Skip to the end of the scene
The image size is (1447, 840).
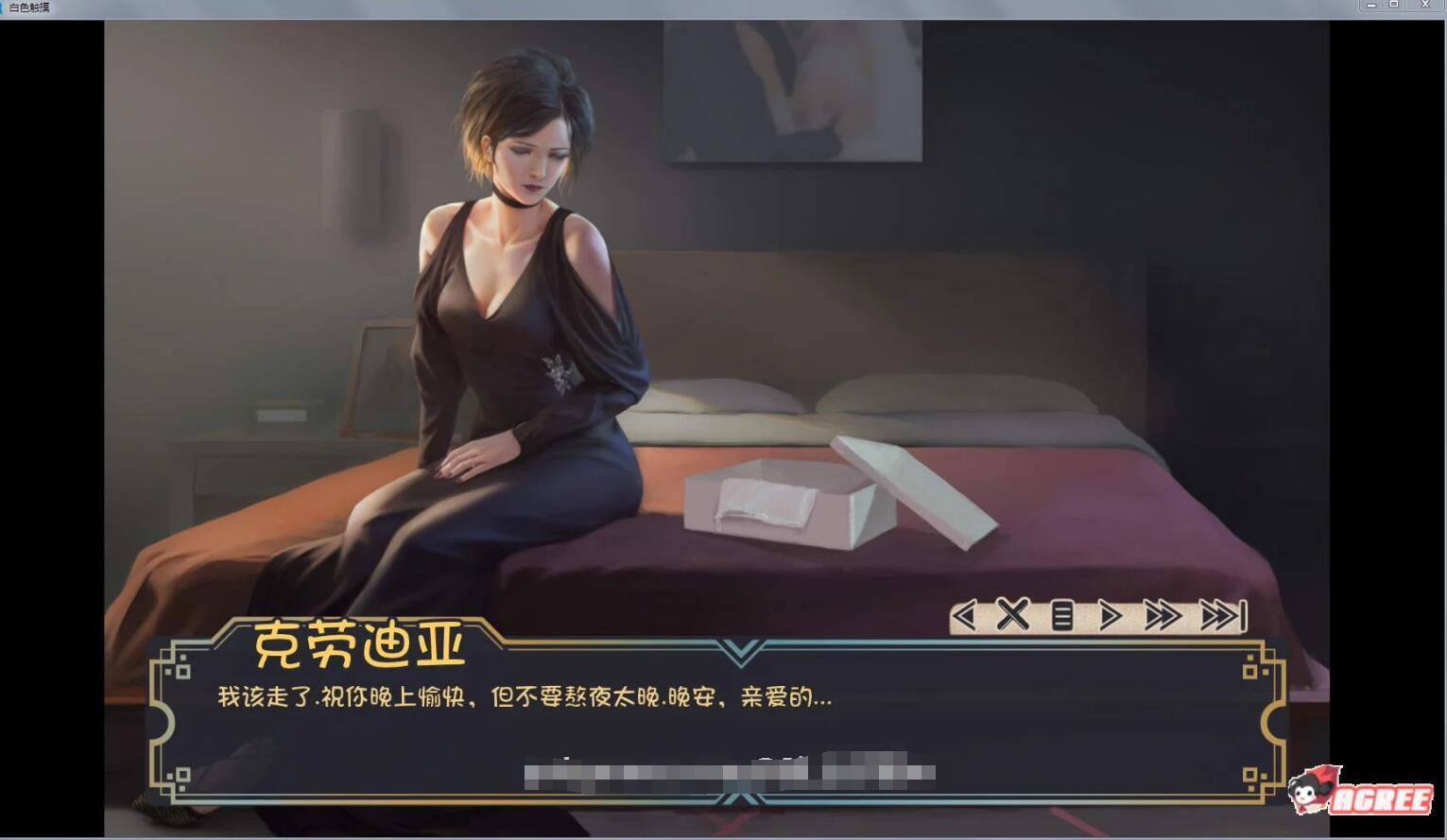tap(1222, 616)
